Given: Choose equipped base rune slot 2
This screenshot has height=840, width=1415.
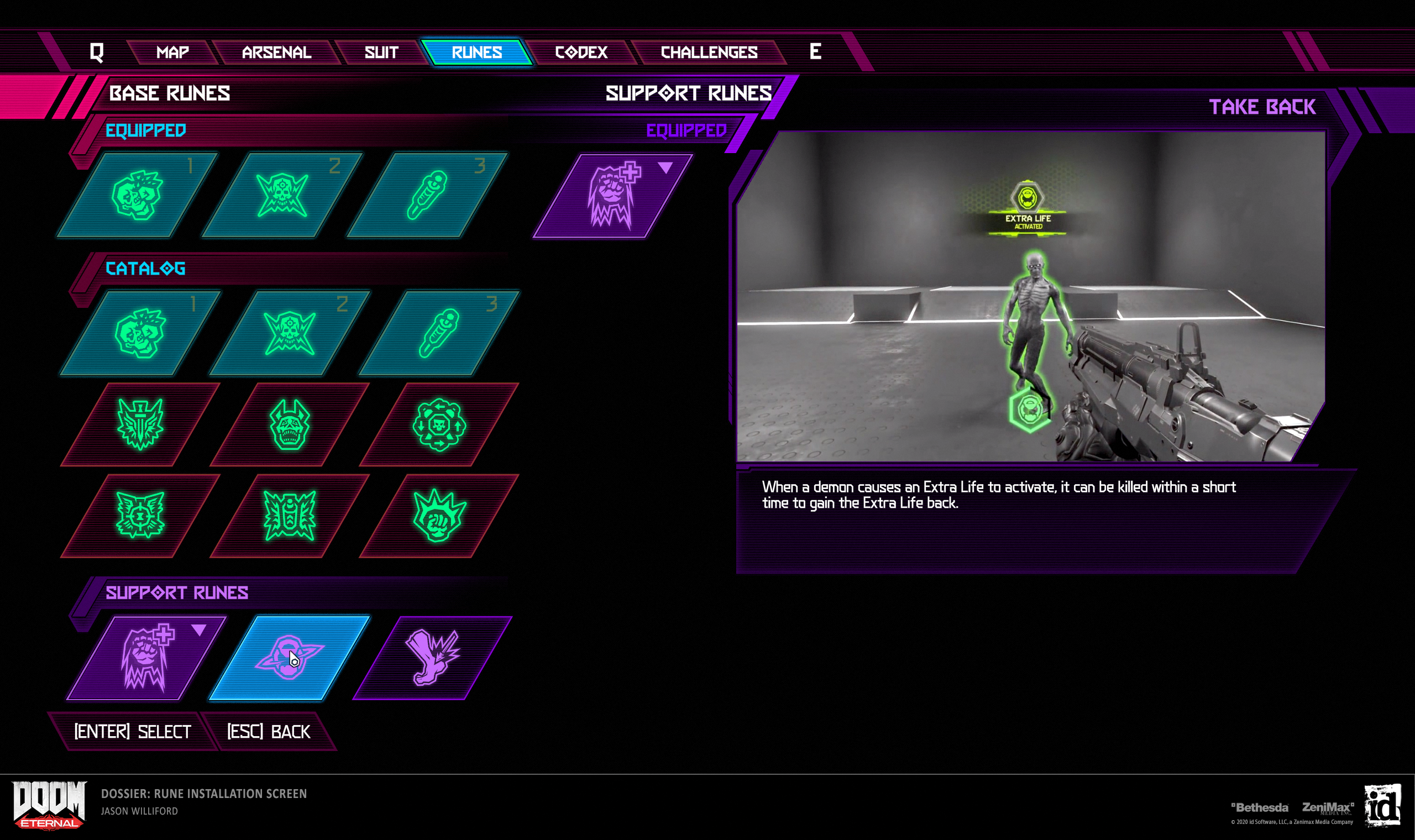Looking at the screenshot, I should 282,195.
